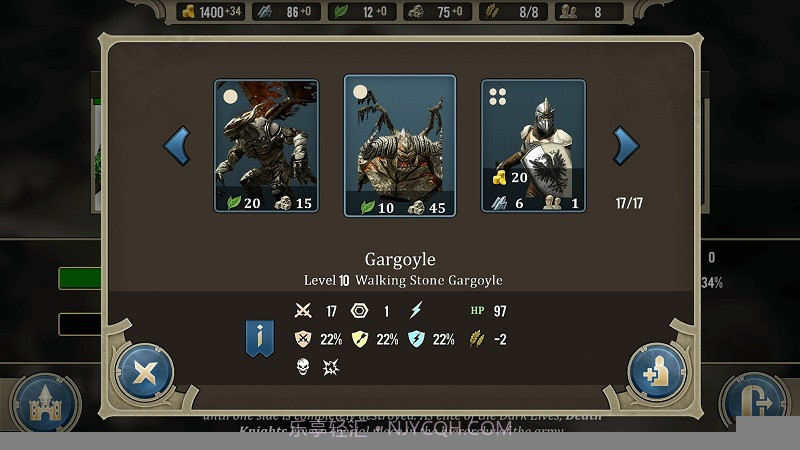
Task: Show next units with right arrow
Action: [x=625, y=146]
